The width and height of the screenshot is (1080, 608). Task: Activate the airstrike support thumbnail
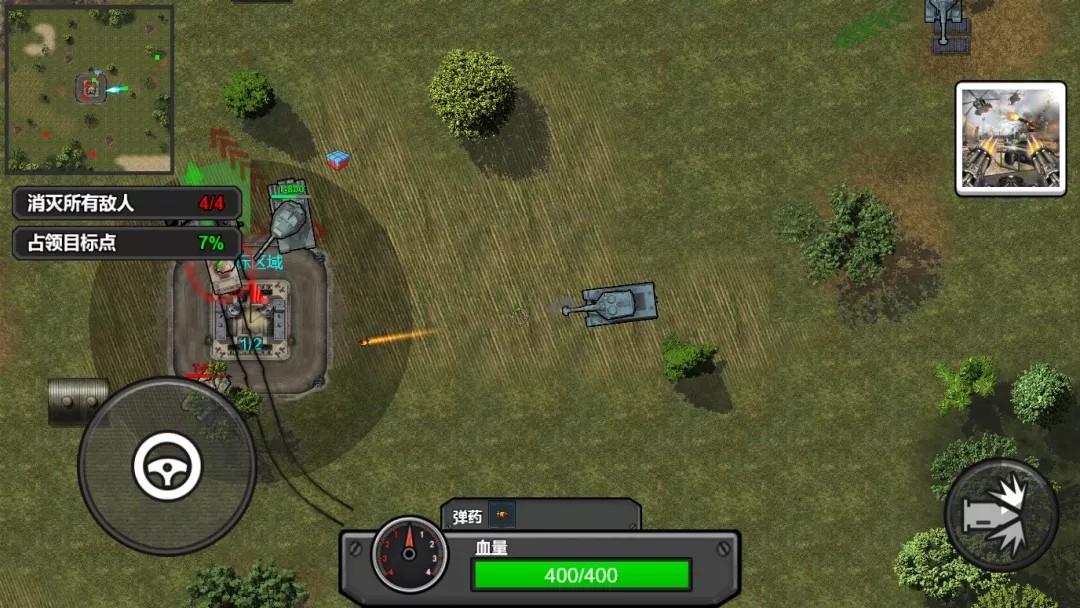(1010, 138)
